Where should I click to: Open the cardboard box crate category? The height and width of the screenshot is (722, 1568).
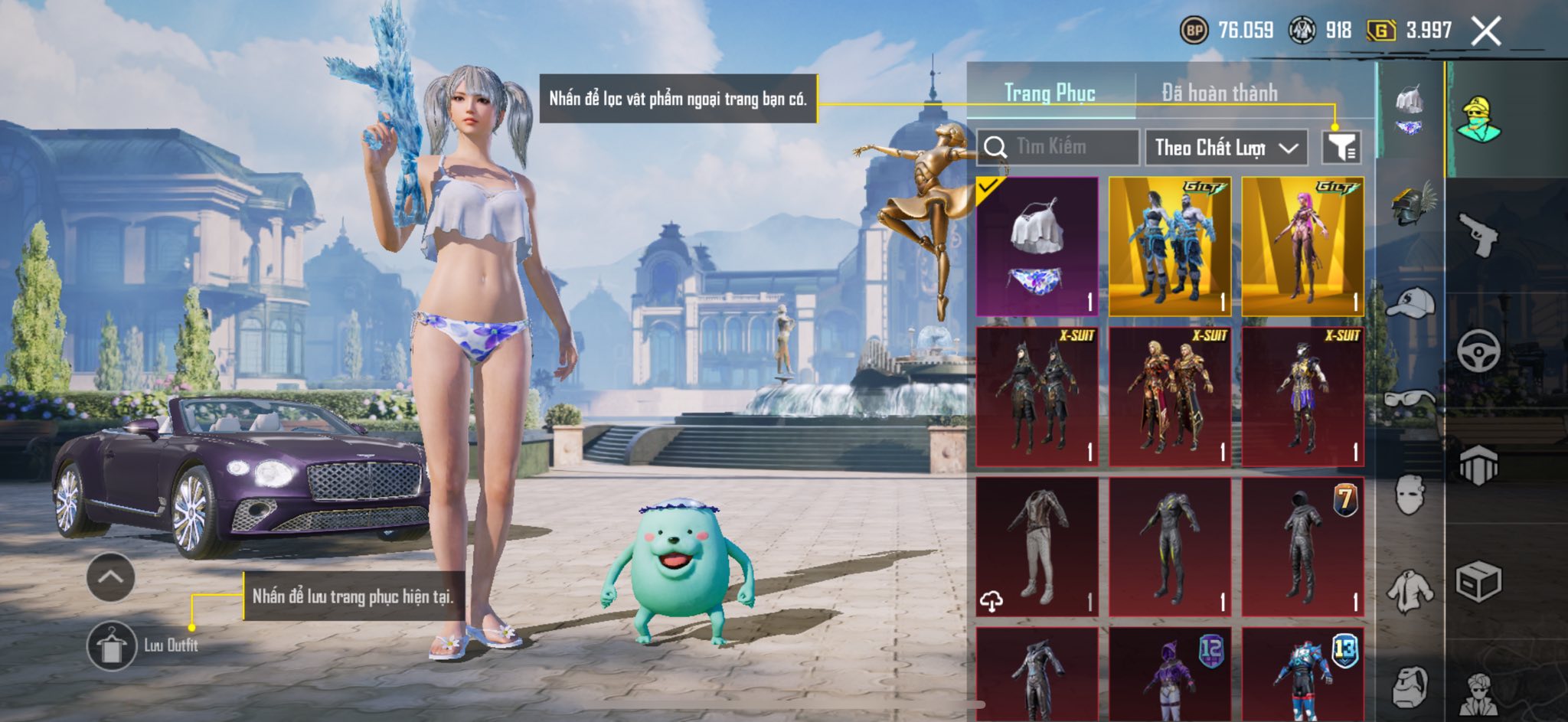(x=1478, y=583)
